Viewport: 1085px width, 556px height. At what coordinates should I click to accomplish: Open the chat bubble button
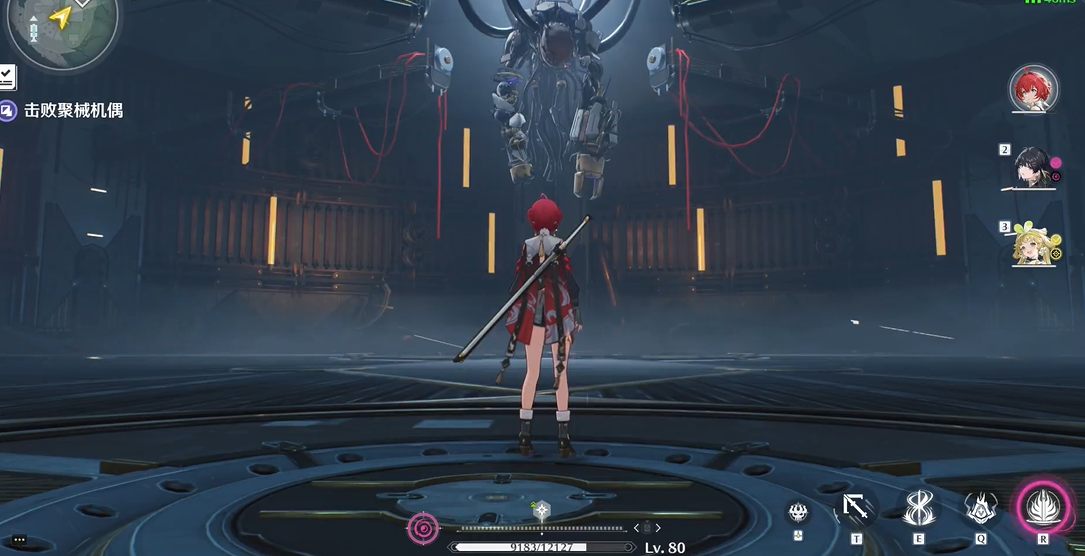[x=19, y=540]
